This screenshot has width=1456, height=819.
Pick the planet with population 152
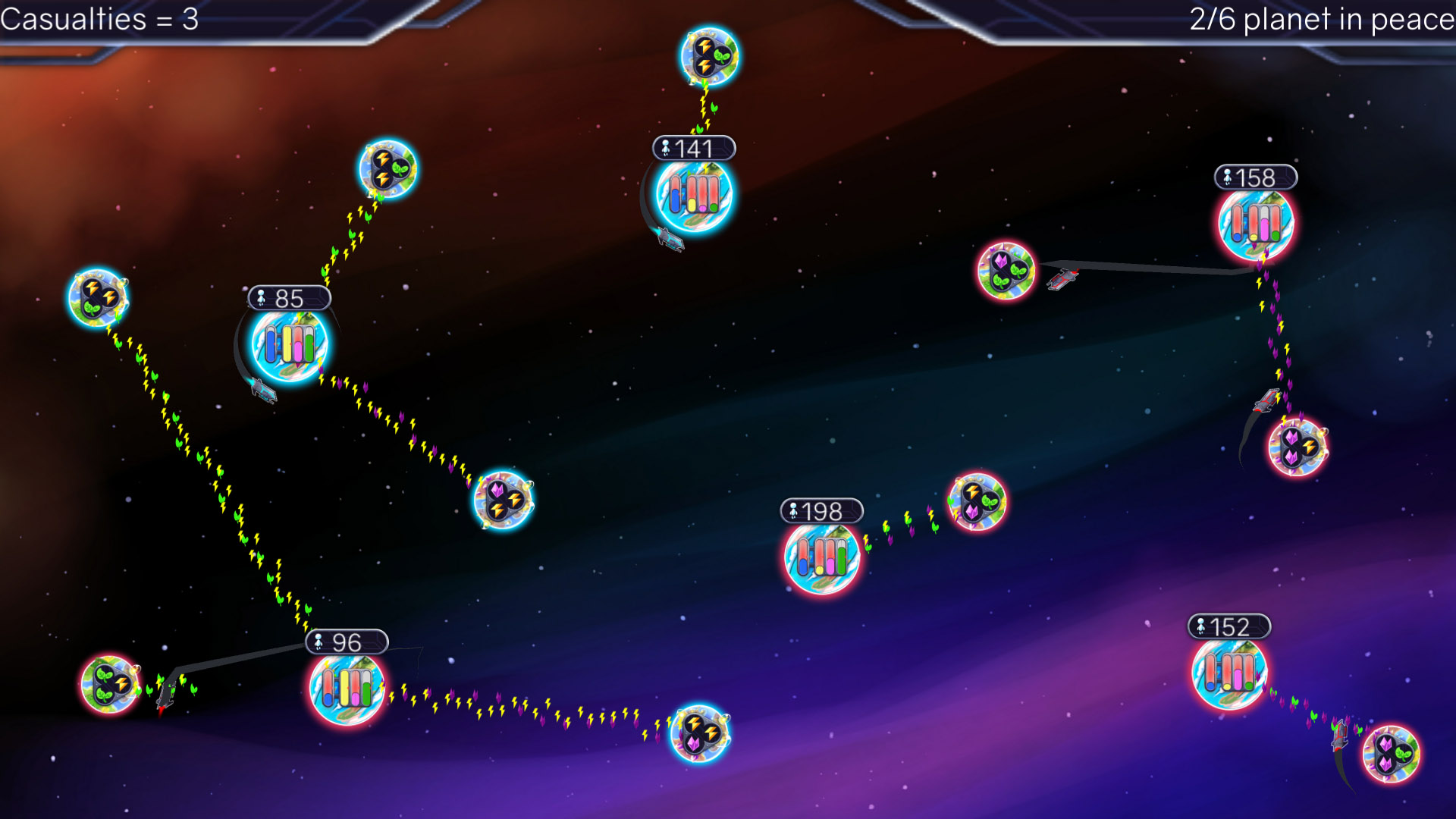coord(1229,673)
